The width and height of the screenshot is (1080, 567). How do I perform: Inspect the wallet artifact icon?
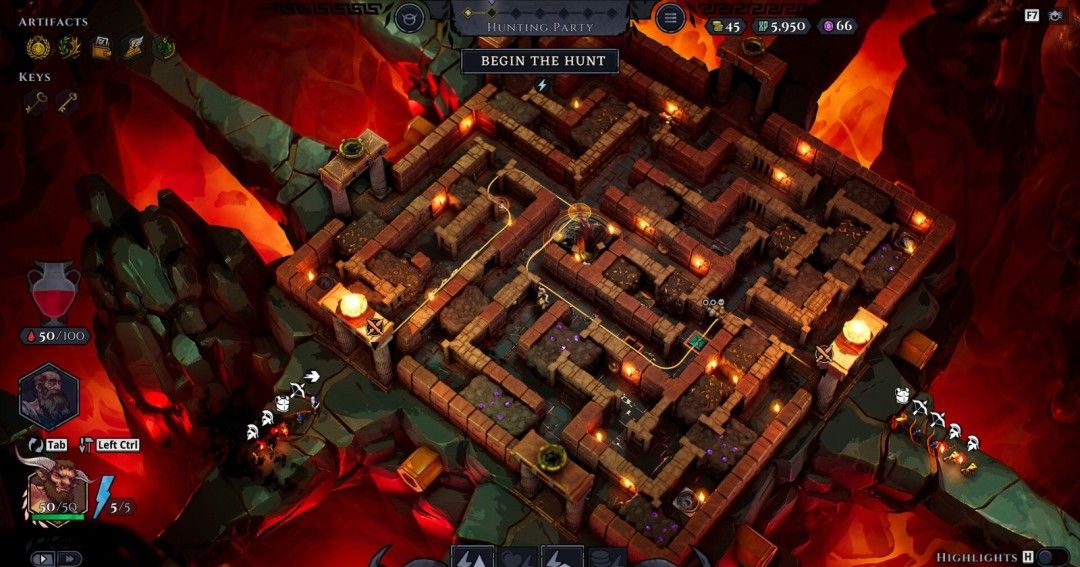[x=101, y=46]
